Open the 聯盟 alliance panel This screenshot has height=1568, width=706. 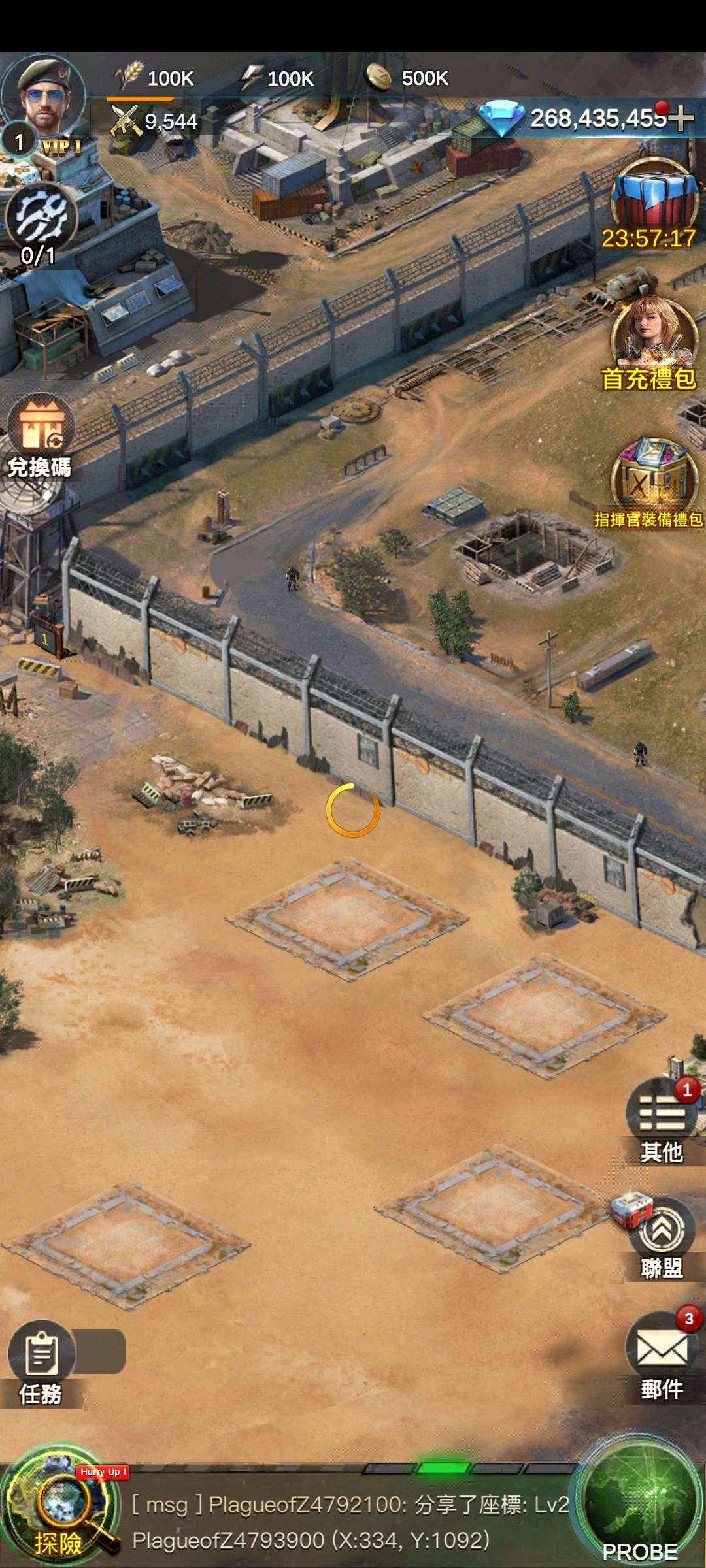[x=662, y=1235]
